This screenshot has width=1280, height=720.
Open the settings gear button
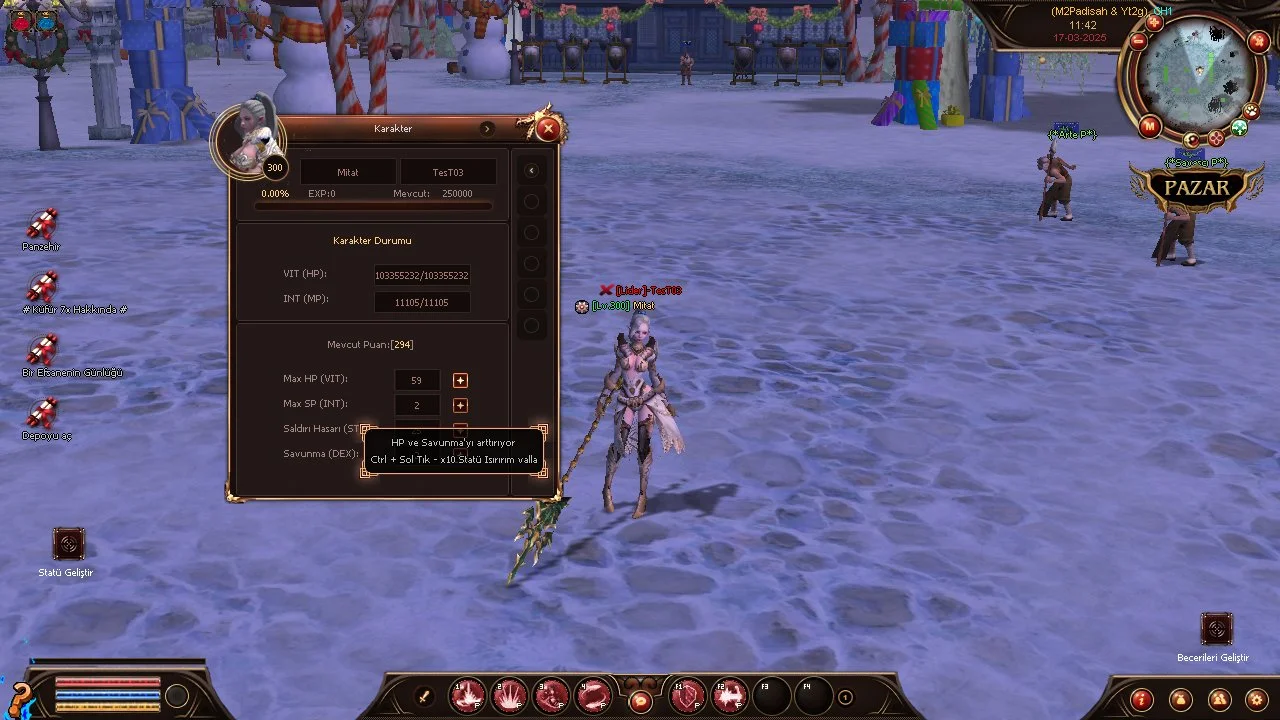[x=1257, y=699]
